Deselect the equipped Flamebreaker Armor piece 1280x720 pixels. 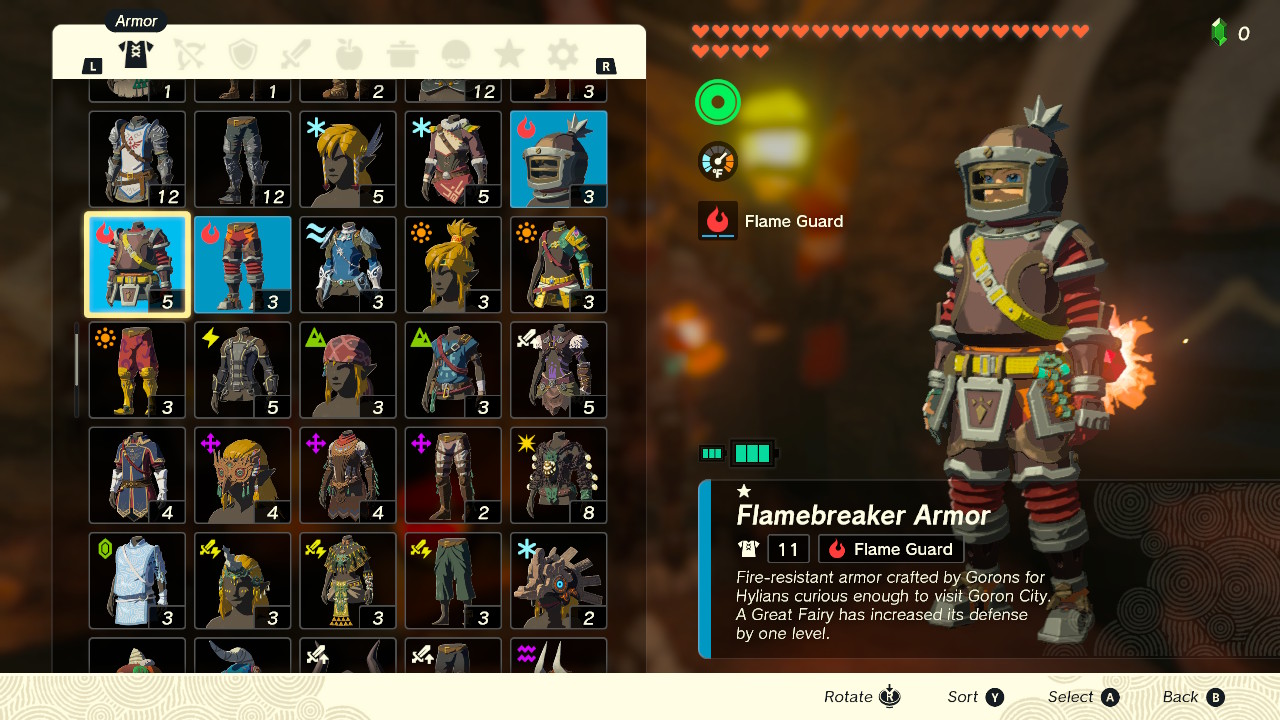pyautogui.click(x=137, y=264)
